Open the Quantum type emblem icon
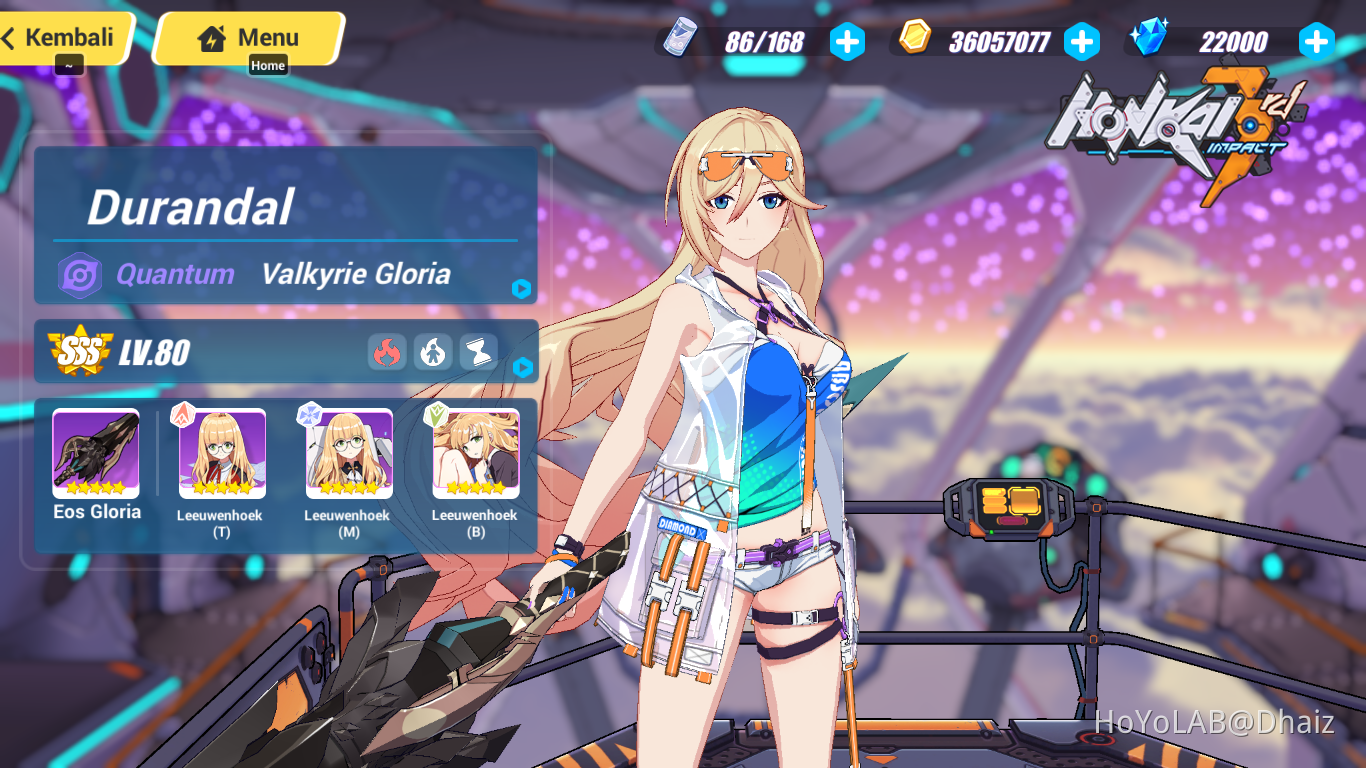Screen dimensions: 1366x768 82,273
